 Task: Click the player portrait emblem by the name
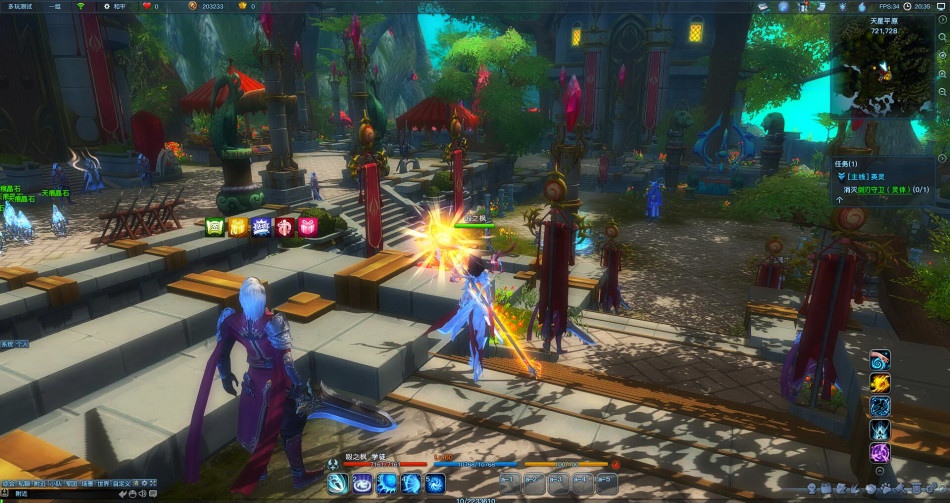click(334, 464)
